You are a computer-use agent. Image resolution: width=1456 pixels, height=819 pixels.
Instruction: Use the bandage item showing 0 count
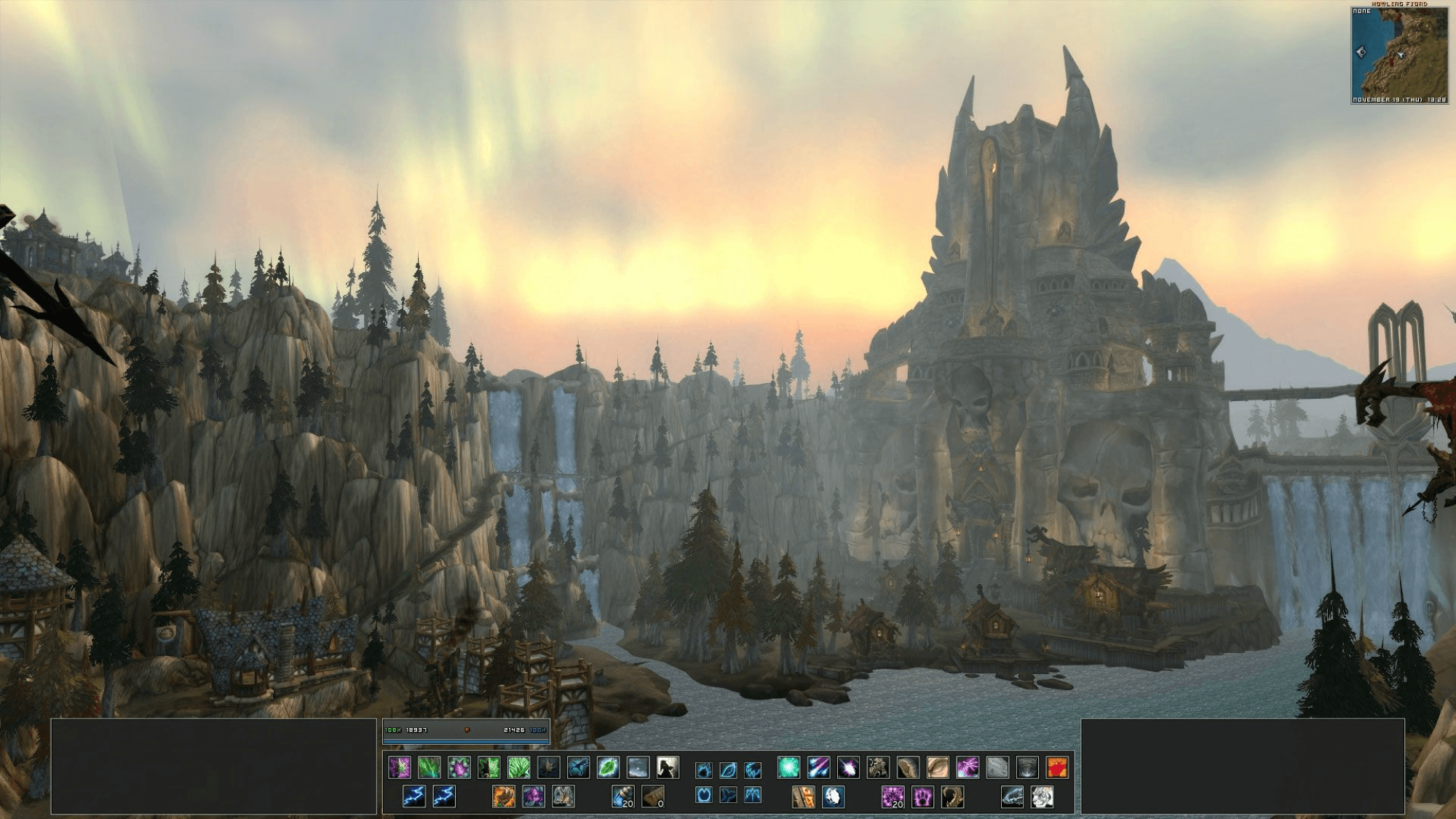pyautogui.click(x=652, y=796)
